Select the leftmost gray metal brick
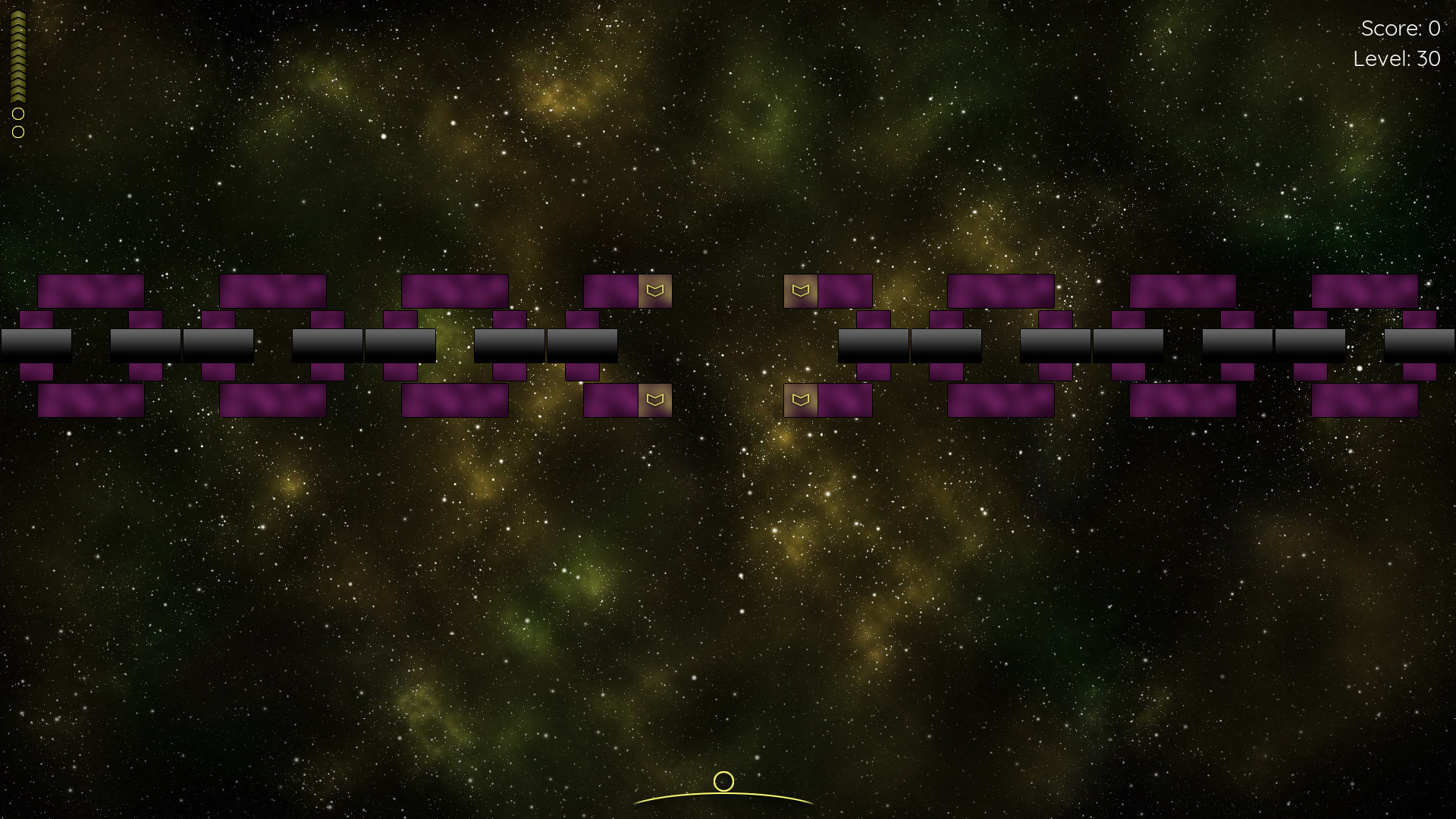Viewport: 1456px width, 819px height. tap(34, 344)
